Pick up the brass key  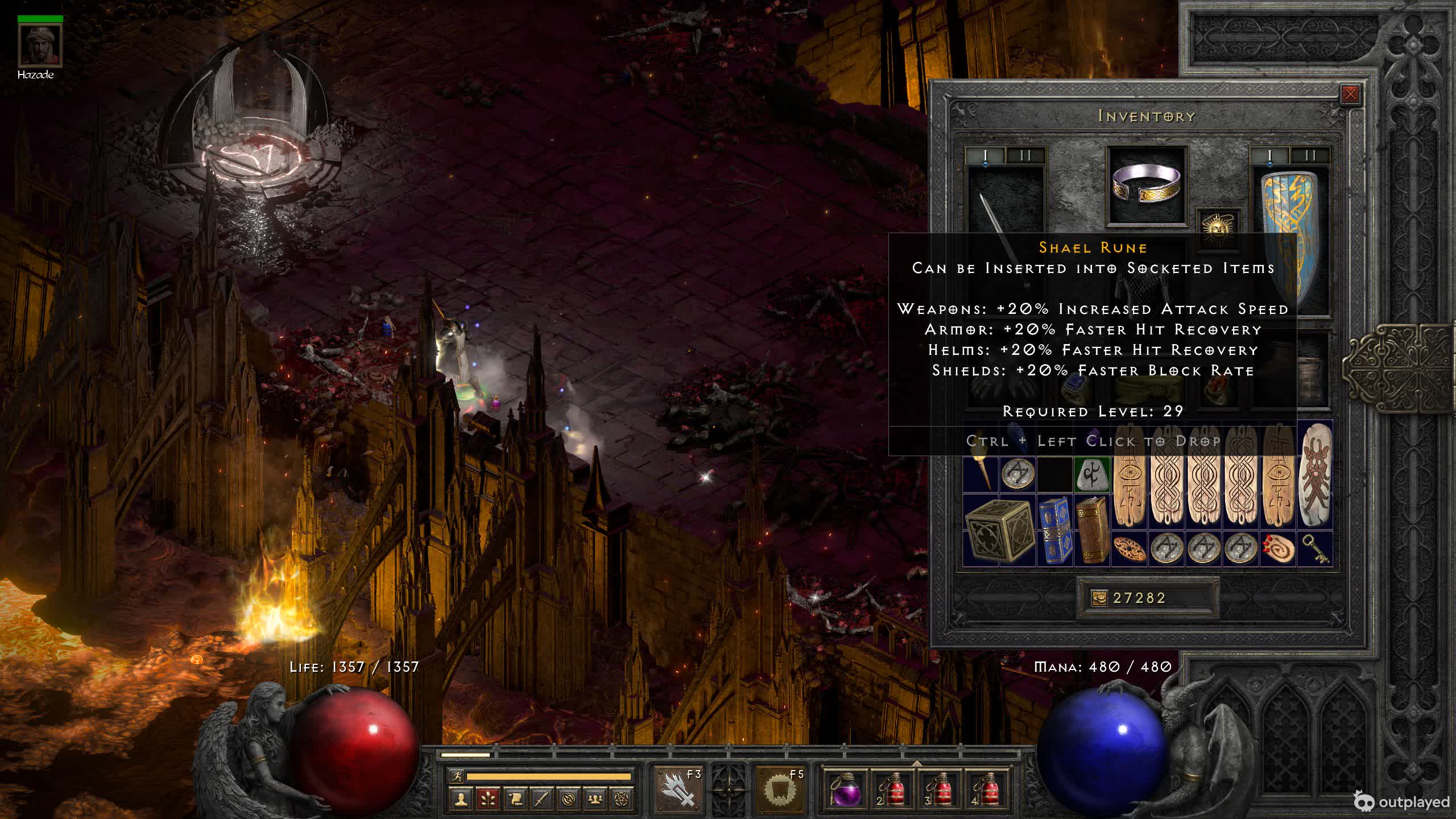click(1314, 549)
